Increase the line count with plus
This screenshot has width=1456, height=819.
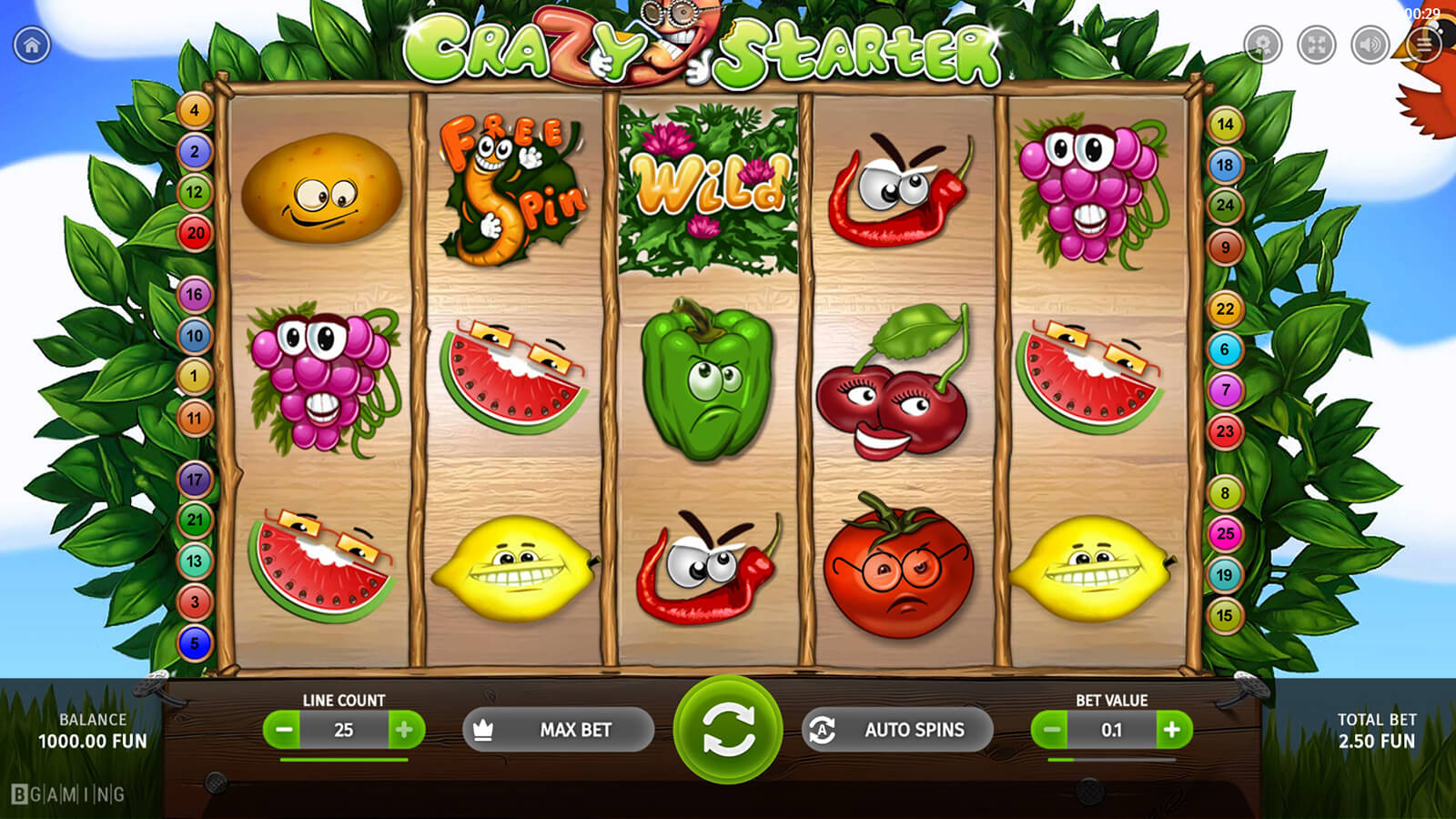pos(404,730)
